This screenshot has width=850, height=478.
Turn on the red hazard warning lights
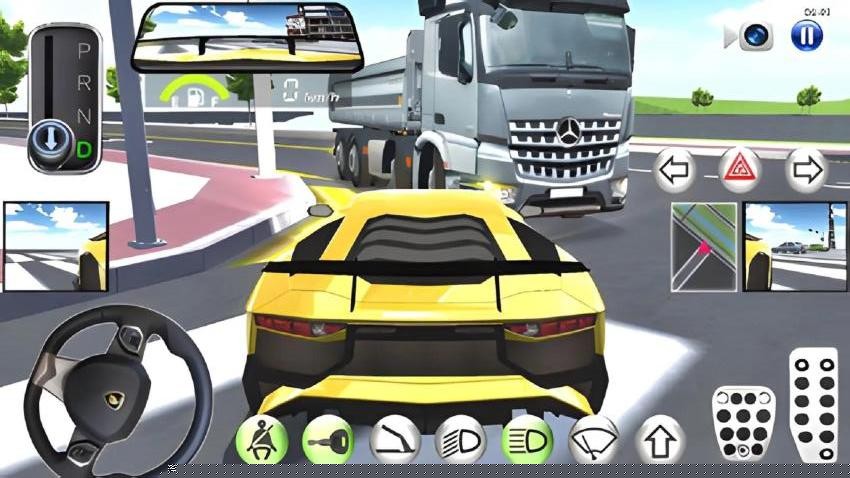pyautogui.click(x=741, y=170)
